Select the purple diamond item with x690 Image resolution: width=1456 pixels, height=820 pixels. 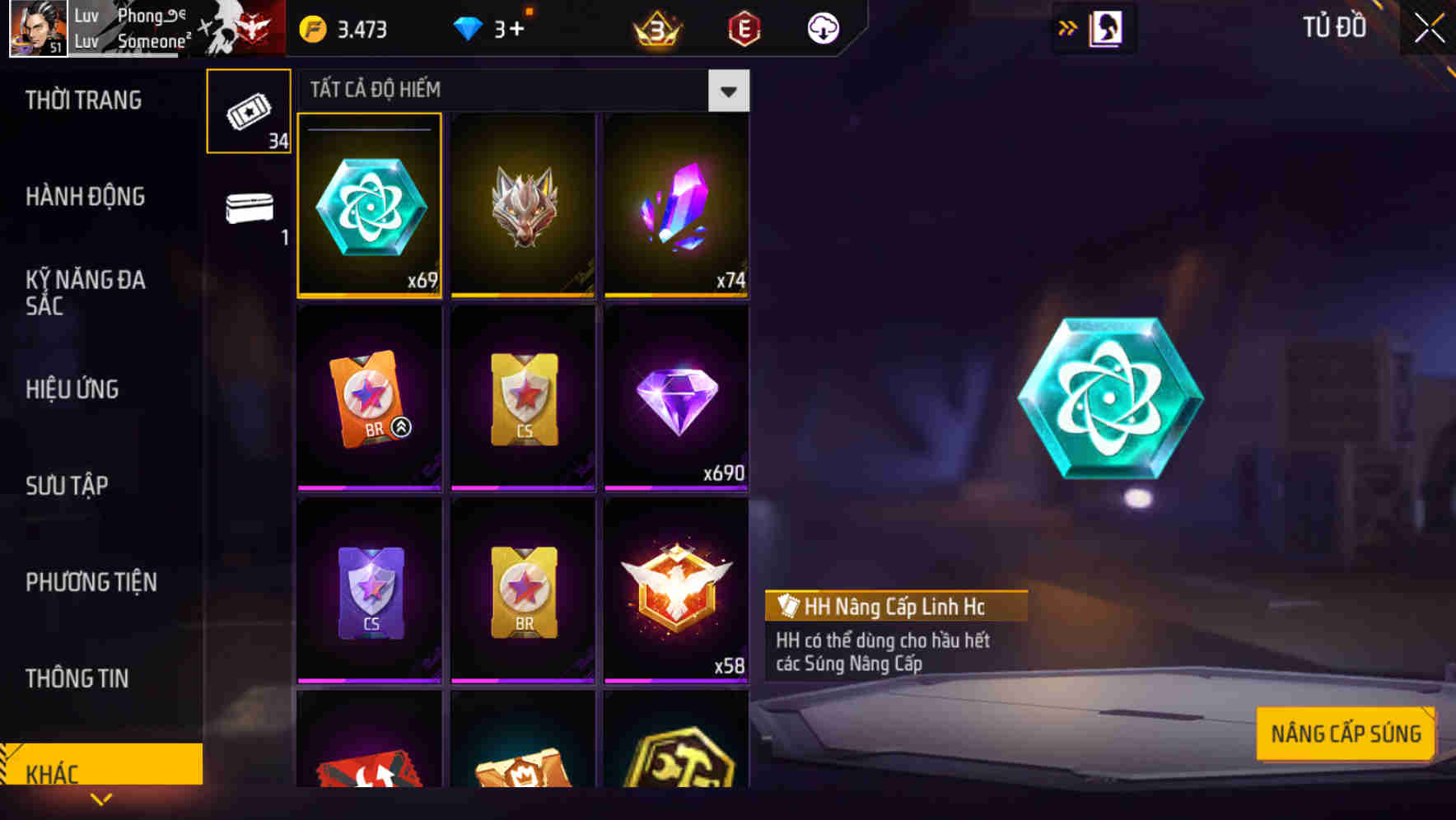(x=676, y=398)
